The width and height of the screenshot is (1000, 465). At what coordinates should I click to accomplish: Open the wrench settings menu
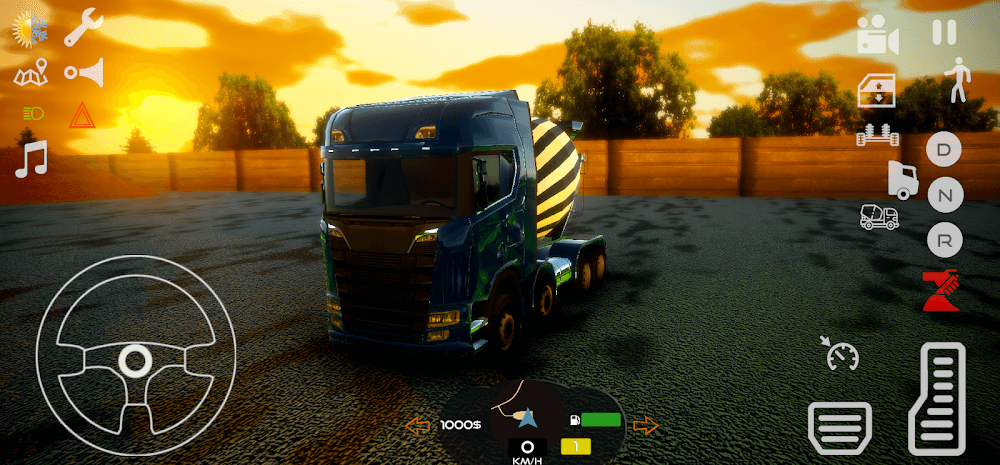click(x=84, y=27)
